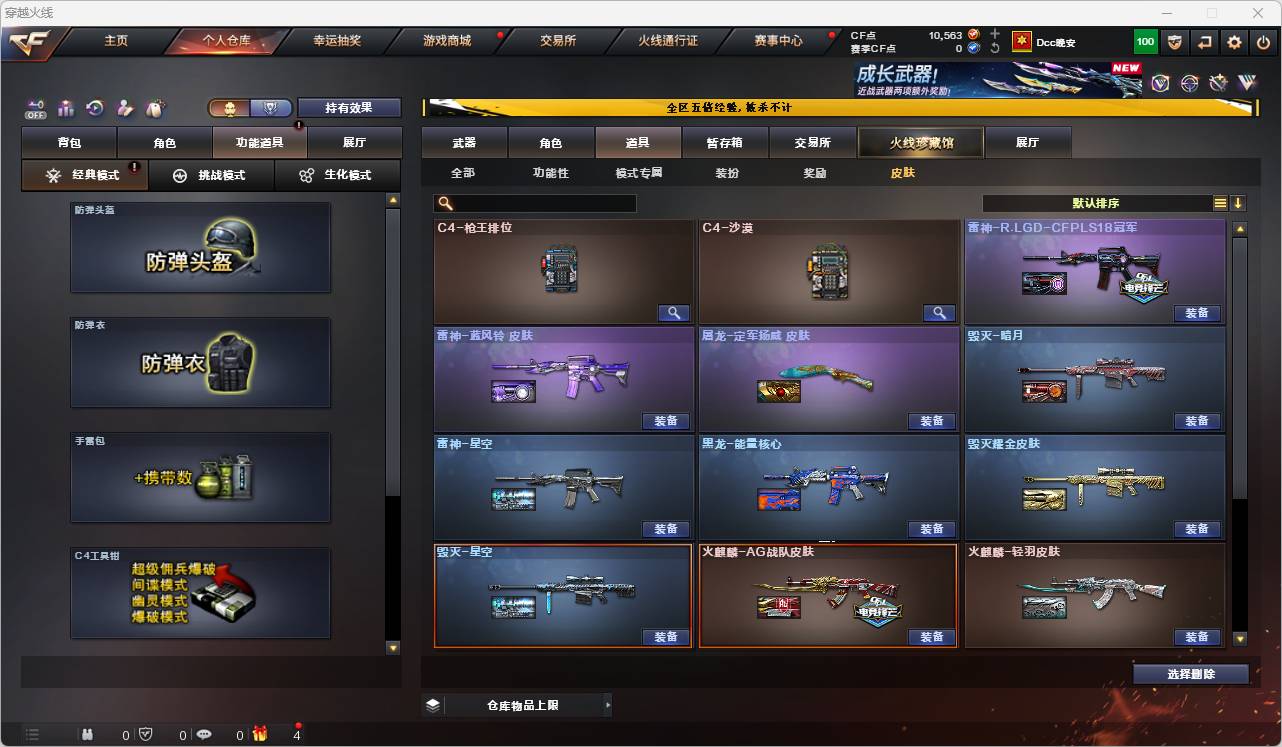The height and width of the screenshot is (747, 1282).
Task: Open the repeat/return arrow icon near the gear
Action: tap(1205, 41)
